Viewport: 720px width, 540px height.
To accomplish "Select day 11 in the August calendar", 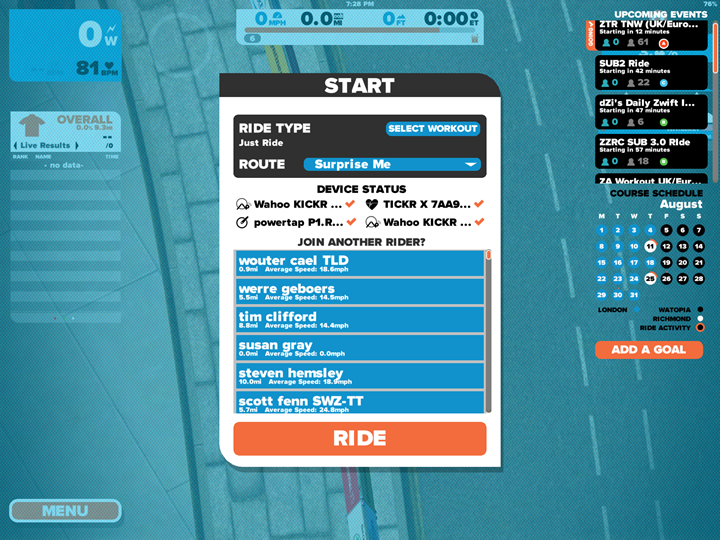I will pos(650,246).
